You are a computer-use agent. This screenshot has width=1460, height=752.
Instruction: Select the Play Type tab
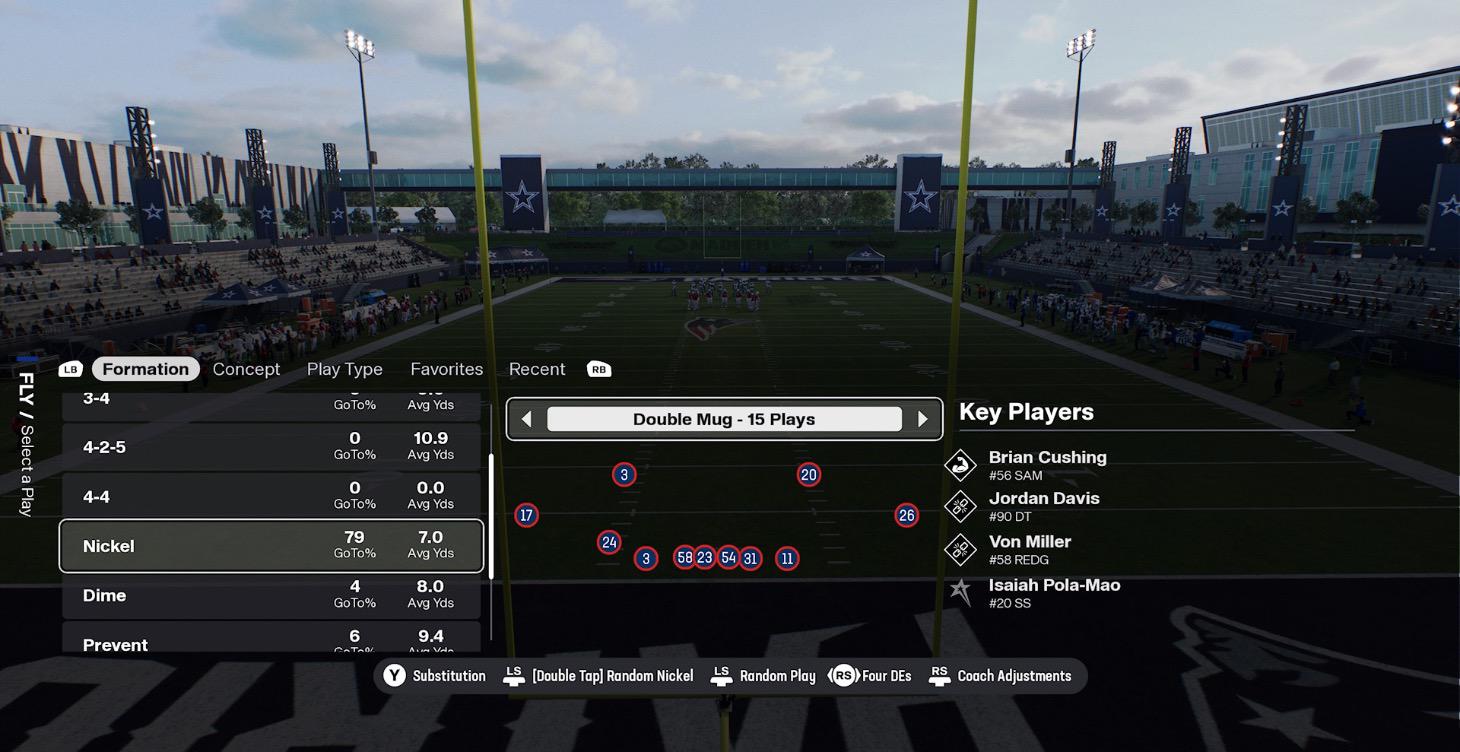click(344, 369)
